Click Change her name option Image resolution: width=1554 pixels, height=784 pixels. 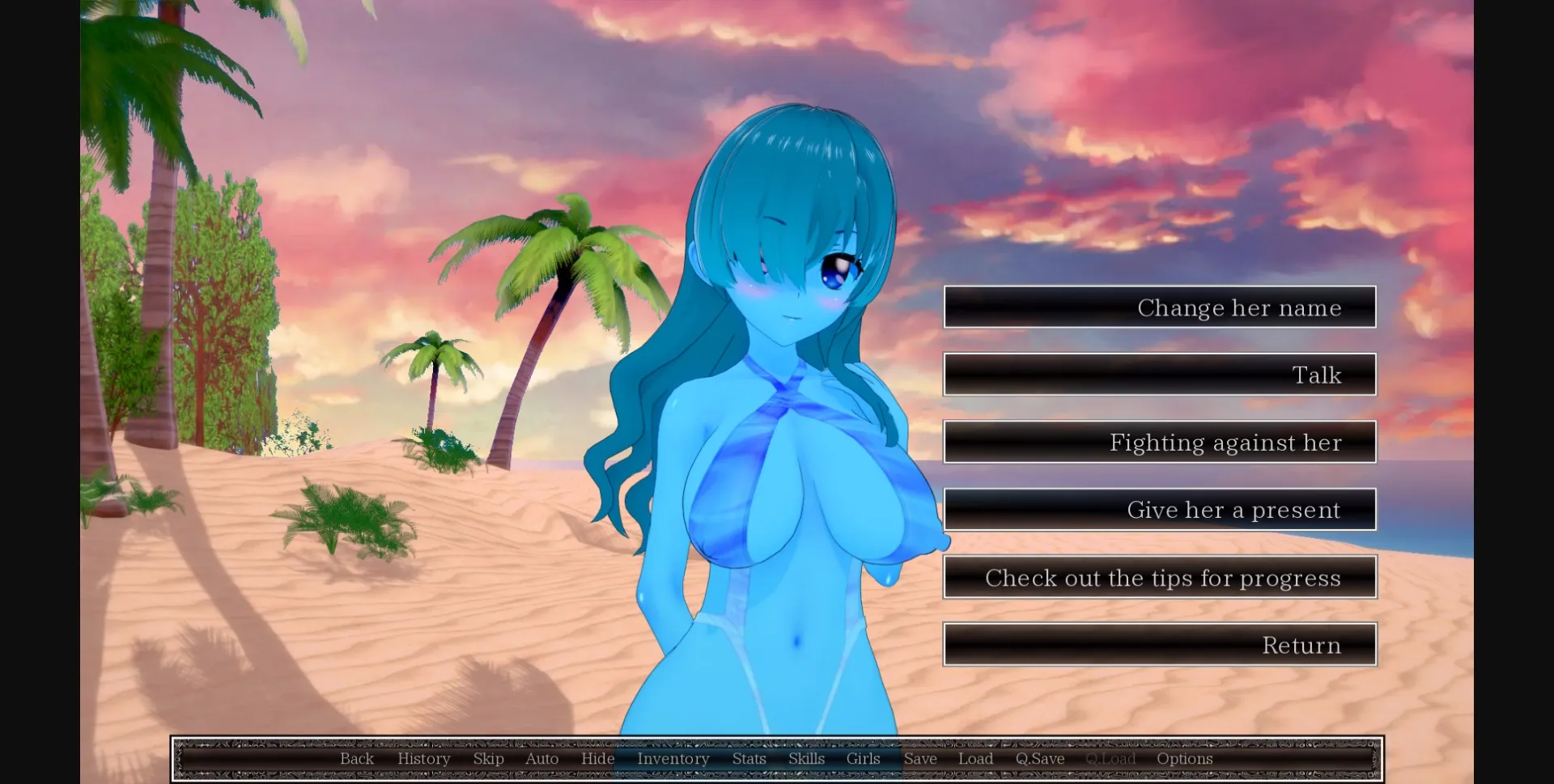pyautogui.click(x=1160, y=307)
